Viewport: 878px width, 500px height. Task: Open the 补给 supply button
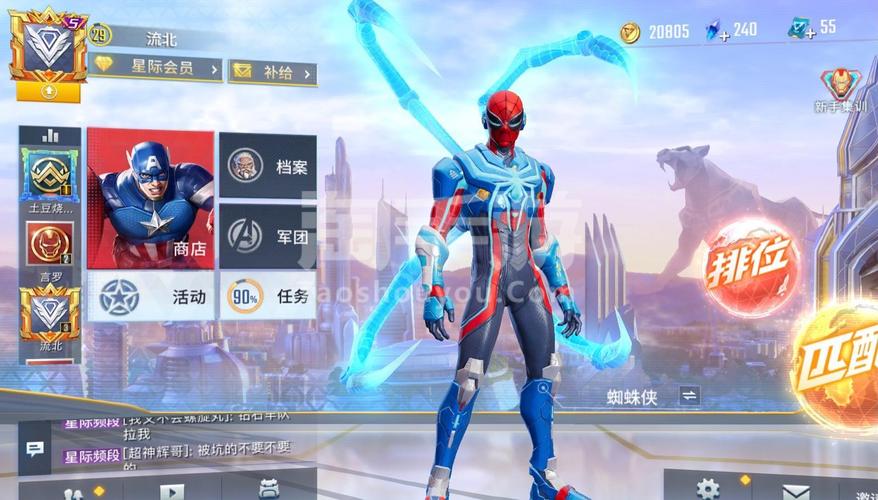[272, 71]
